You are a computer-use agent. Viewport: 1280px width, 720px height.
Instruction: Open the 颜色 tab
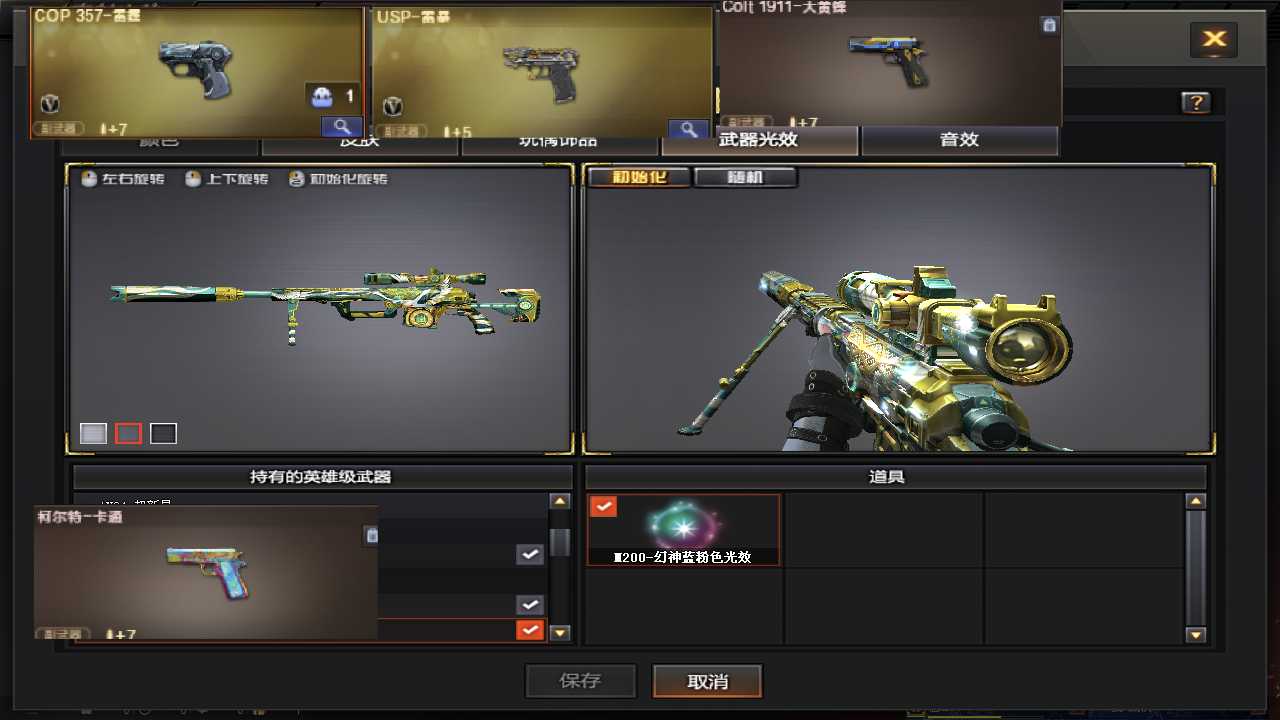(x=160, y=140)
